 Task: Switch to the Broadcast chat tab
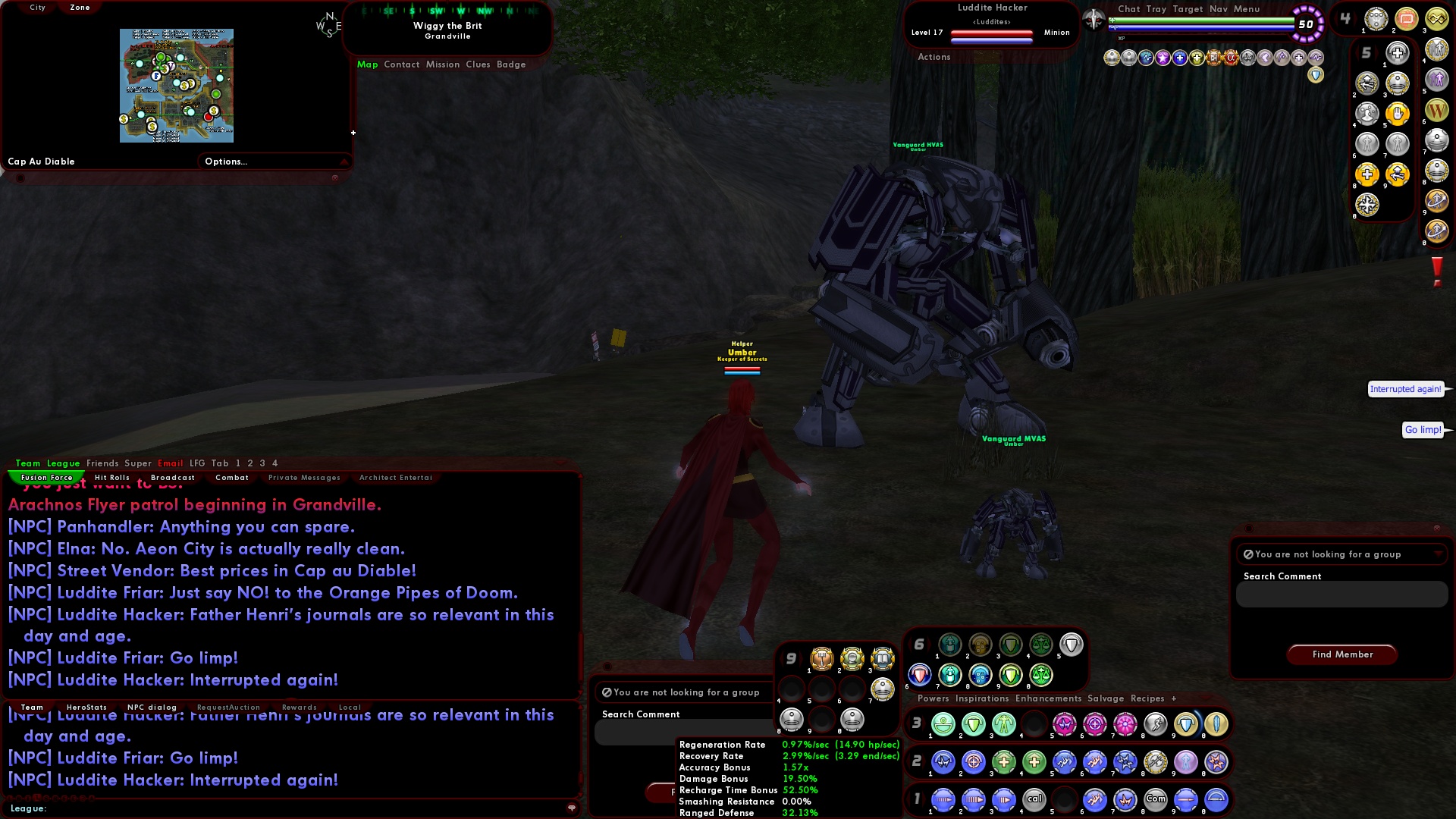coord(173,478)
